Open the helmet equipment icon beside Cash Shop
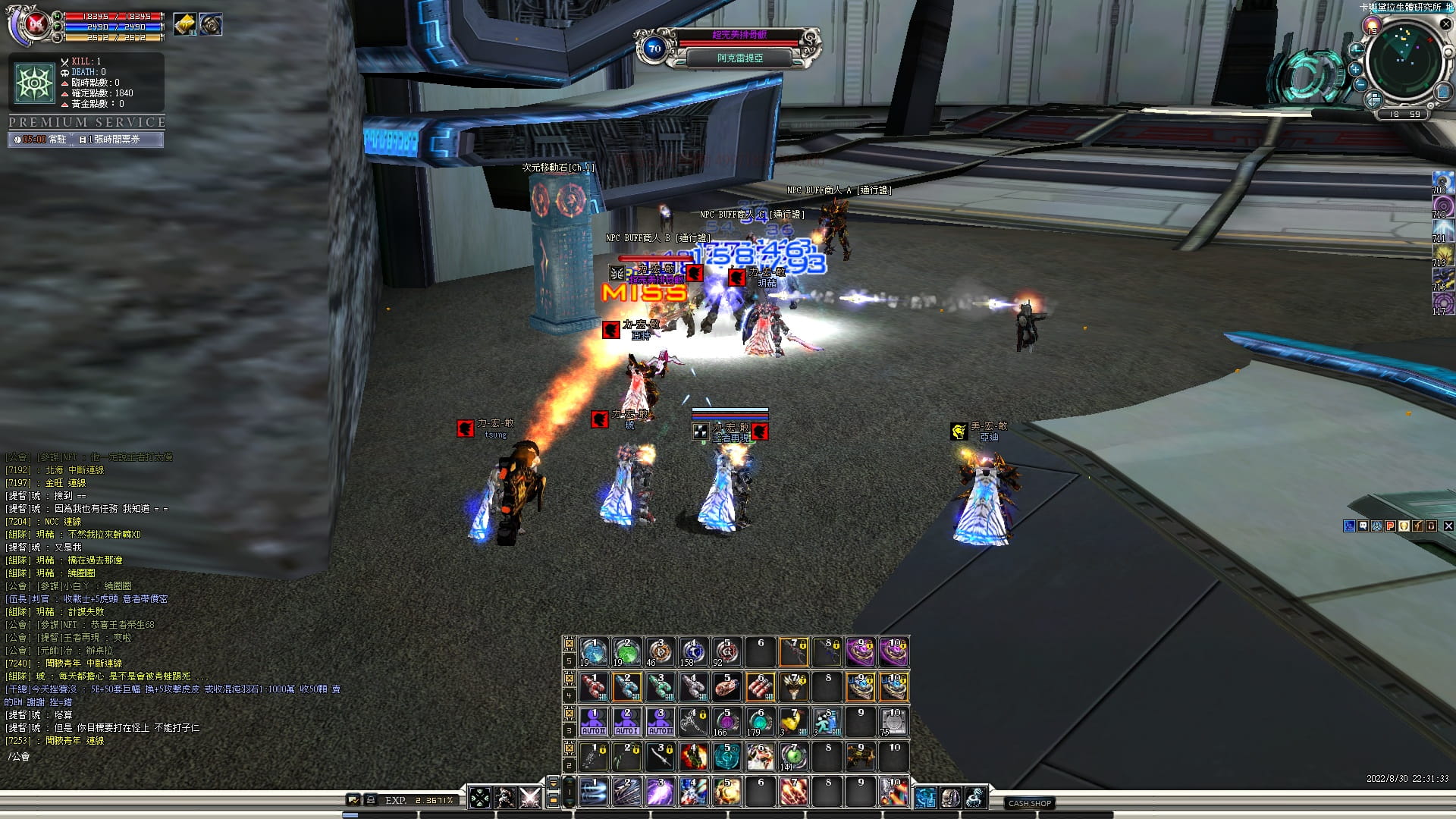This screenshot has height=819, width=1456. pos(950,798)
